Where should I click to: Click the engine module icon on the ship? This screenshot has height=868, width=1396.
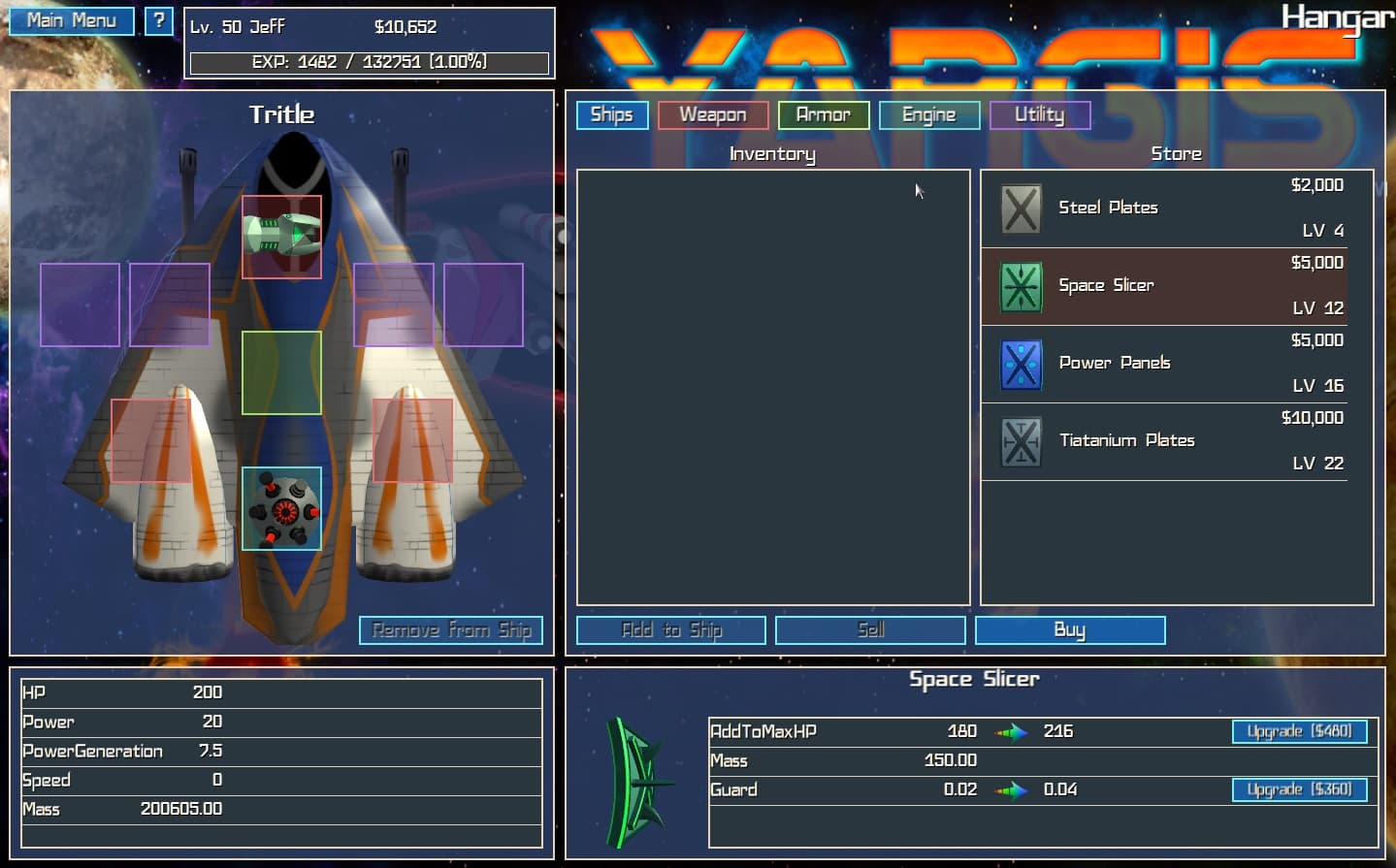[x=281, y=507]
